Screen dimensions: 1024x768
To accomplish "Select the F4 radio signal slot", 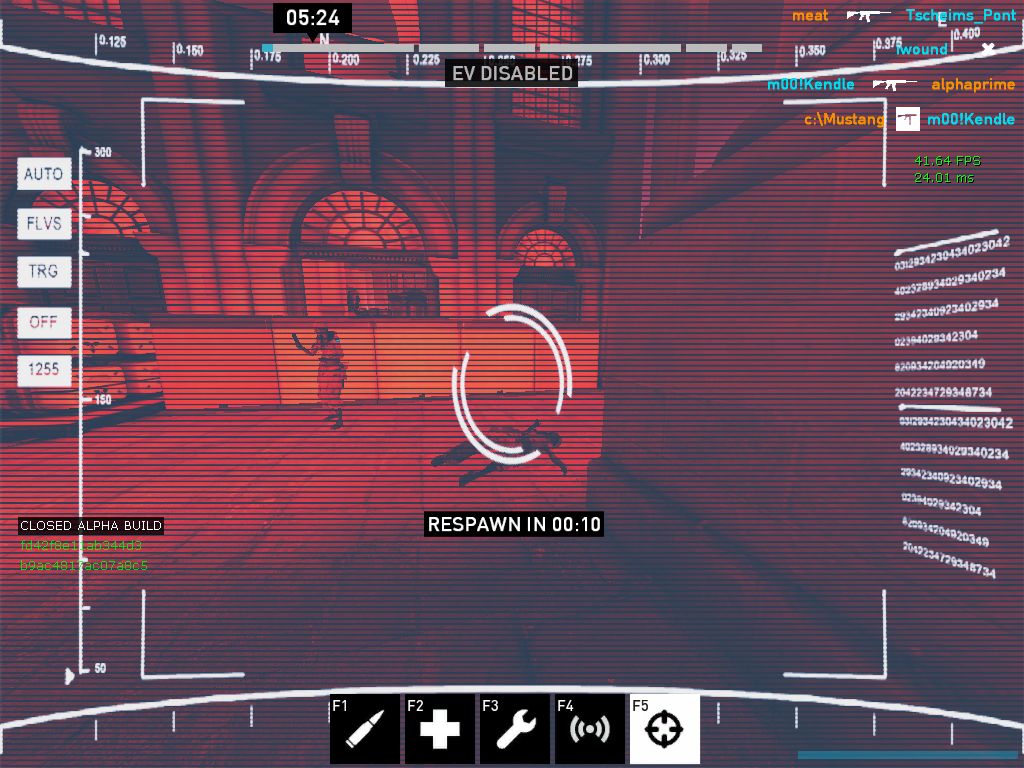I will coord(590,729).
